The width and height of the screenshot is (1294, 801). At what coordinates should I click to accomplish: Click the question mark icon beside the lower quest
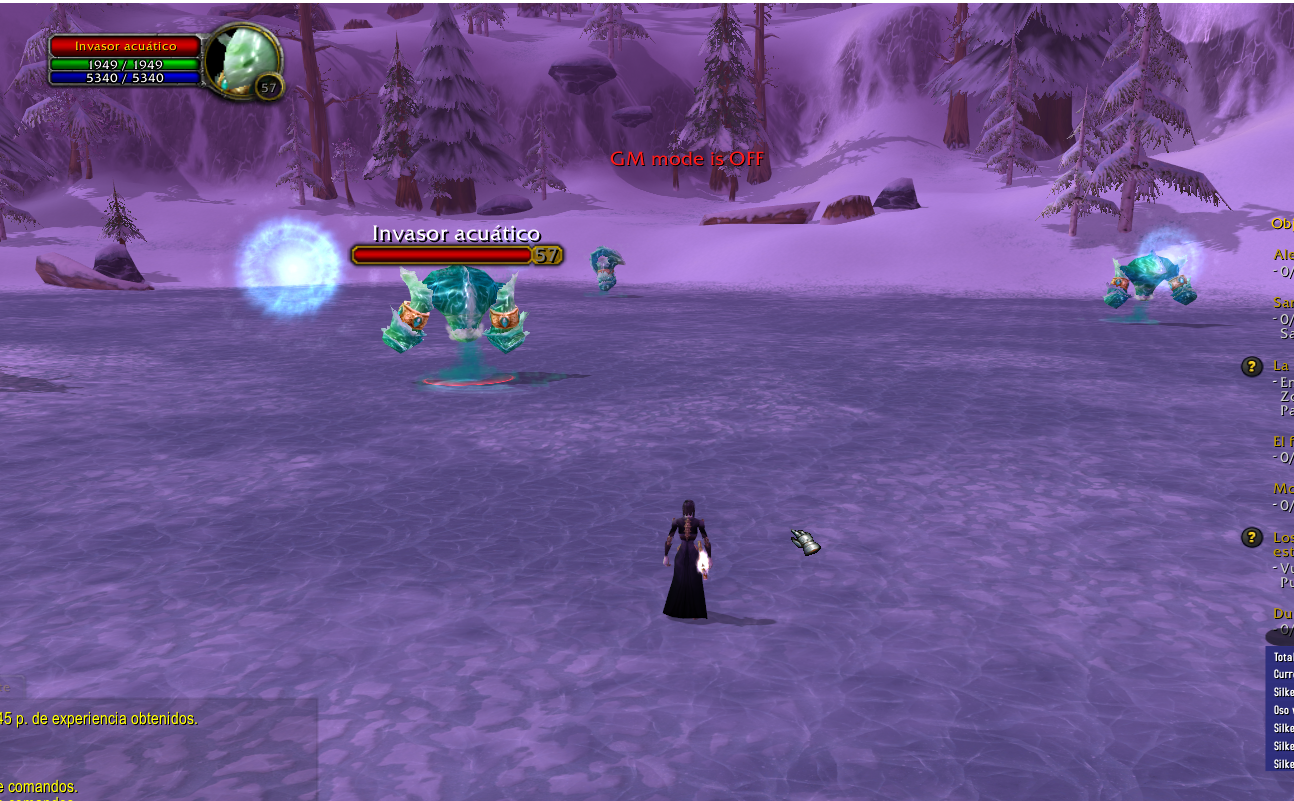tap(1251, 537)
